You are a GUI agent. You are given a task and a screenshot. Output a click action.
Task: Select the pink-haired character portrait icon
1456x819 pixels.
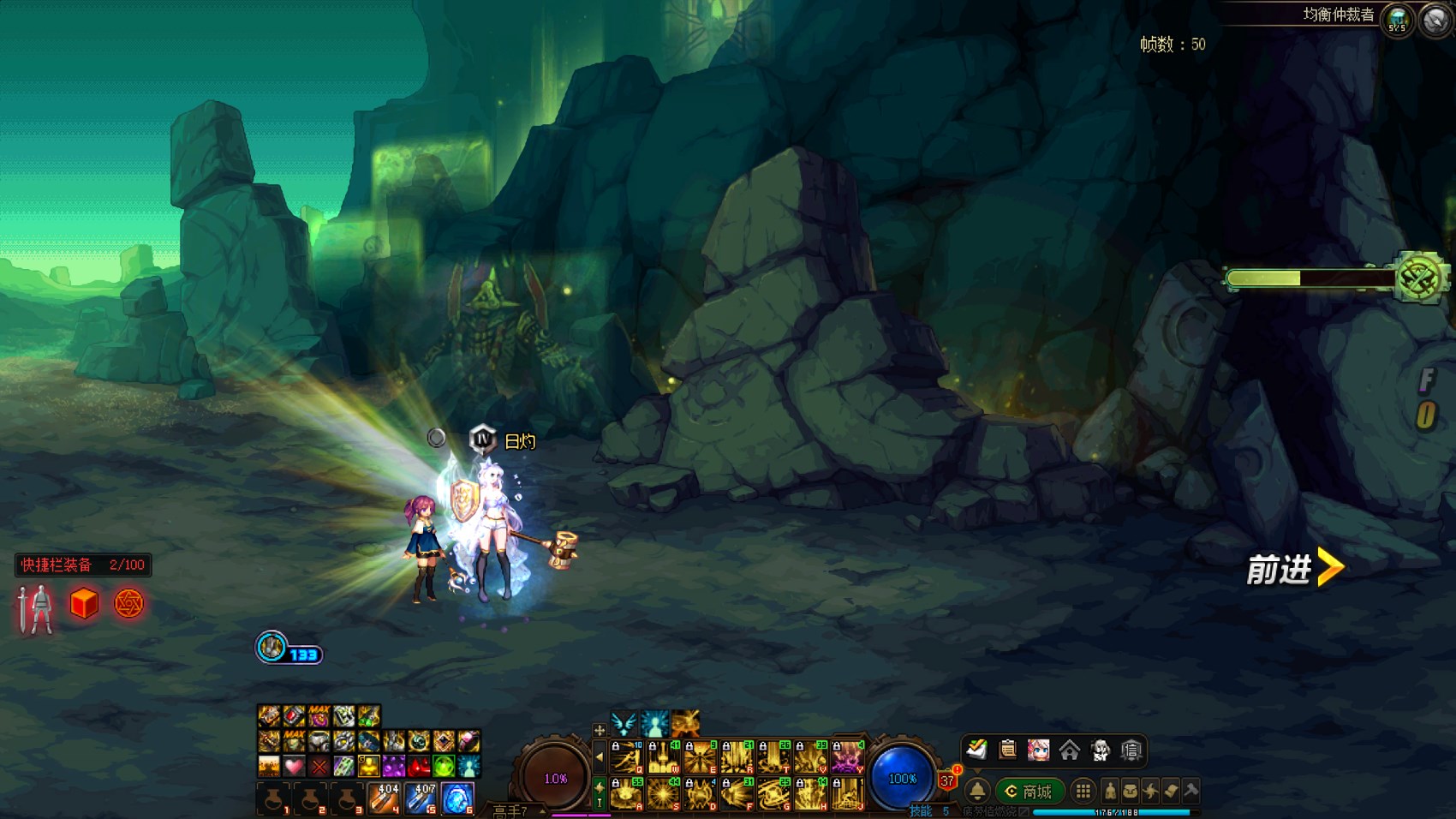1039,750
